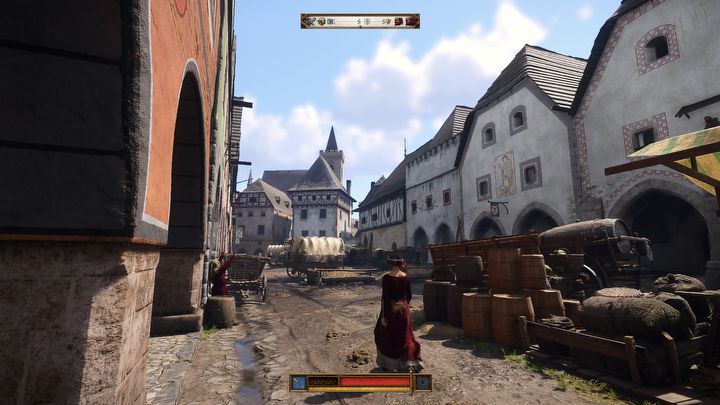The width and height of the screenshot is (720, 405).
Task: Select the blue sword weapon icon
Action: click(x=298, y=382)
